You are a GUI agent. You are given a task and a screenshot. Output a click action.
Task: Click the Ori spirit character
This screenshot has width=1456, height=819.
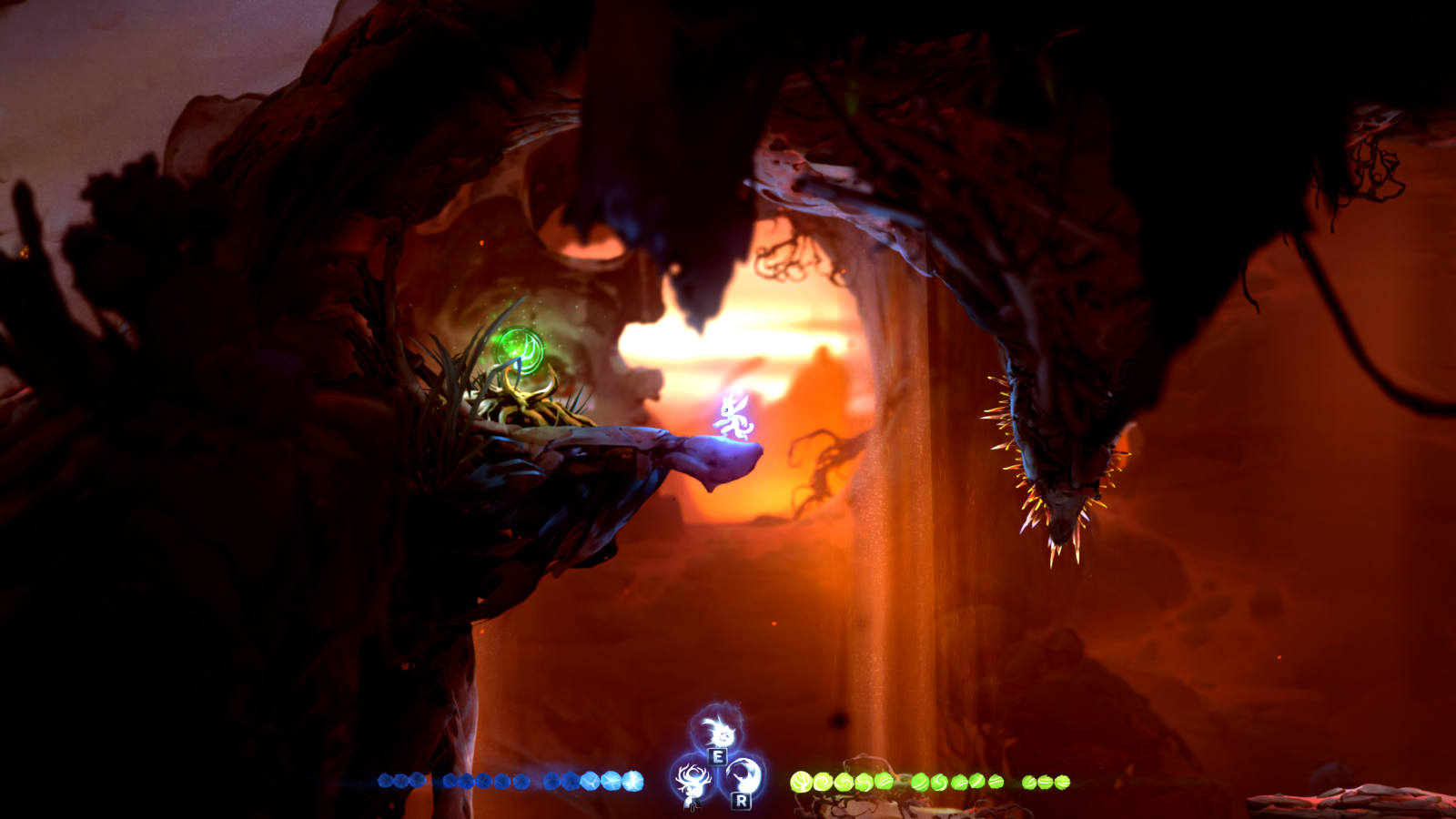pyautogui.click(x=733, y=417)
